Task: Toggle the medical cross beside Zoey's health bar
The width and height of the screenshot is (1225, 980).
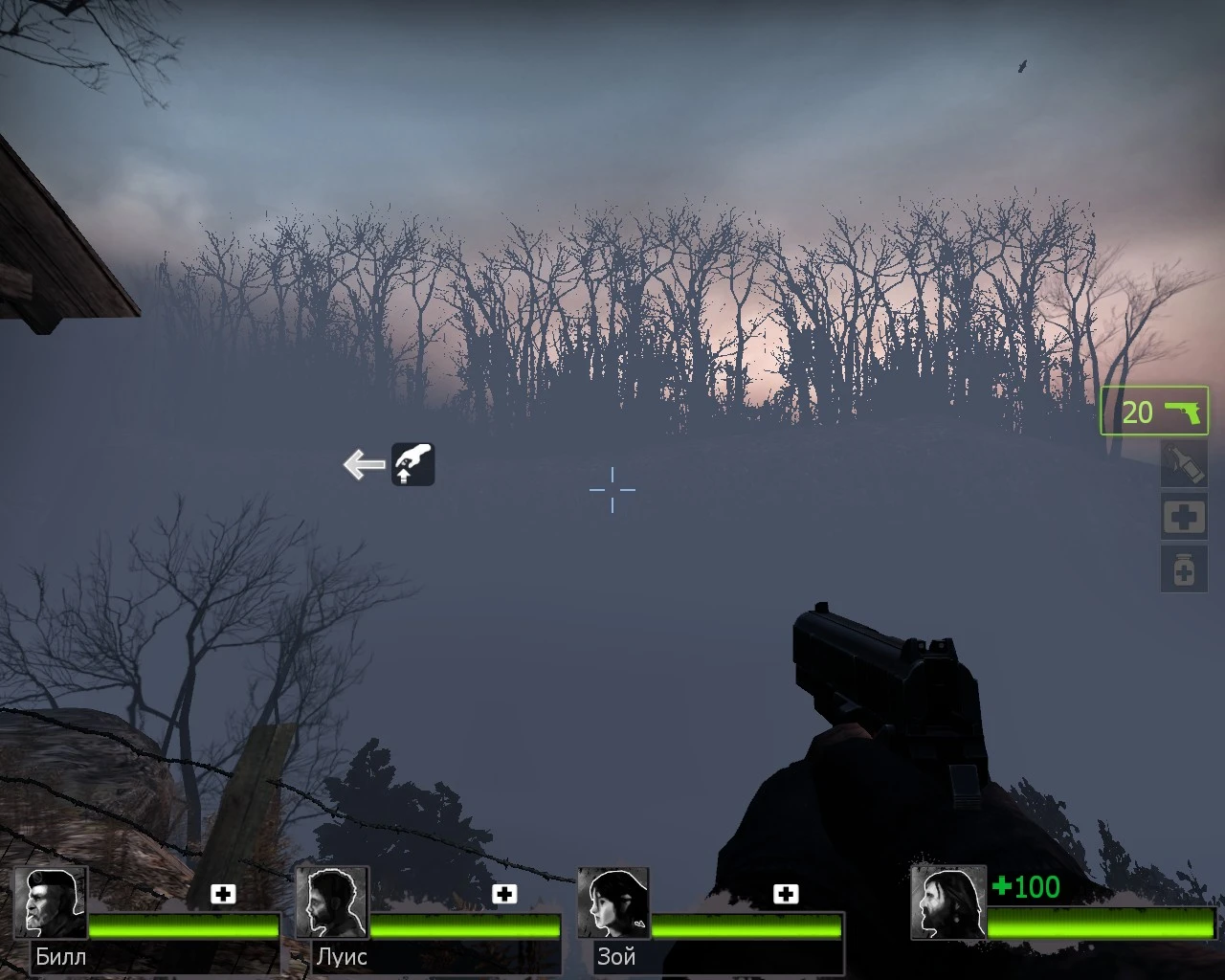Action: click(x=787, y=893)
